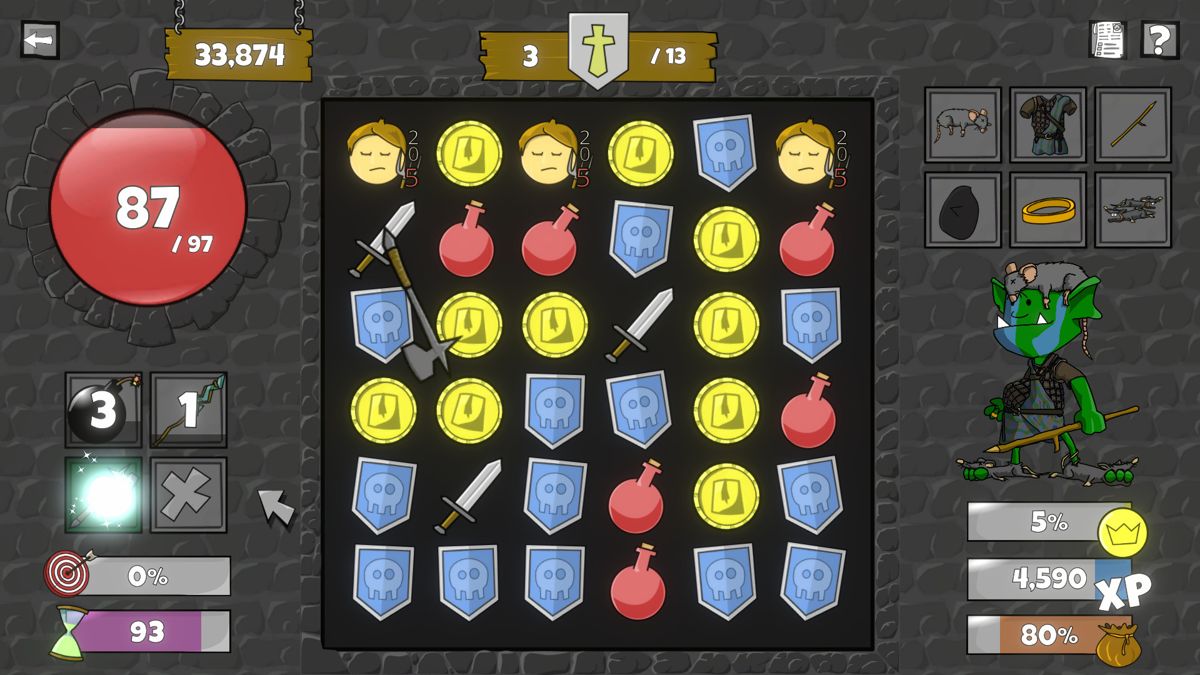Select the gold ring equipment slot
The height and width of the screenshot is (675, 1200).
tap(1048, 210)
